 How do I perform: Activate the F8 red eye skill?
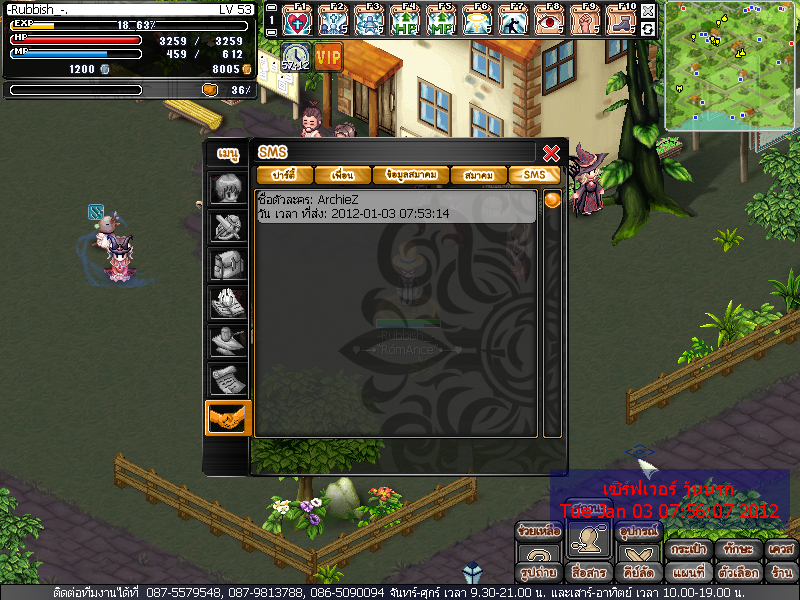(x=550, y=20)
